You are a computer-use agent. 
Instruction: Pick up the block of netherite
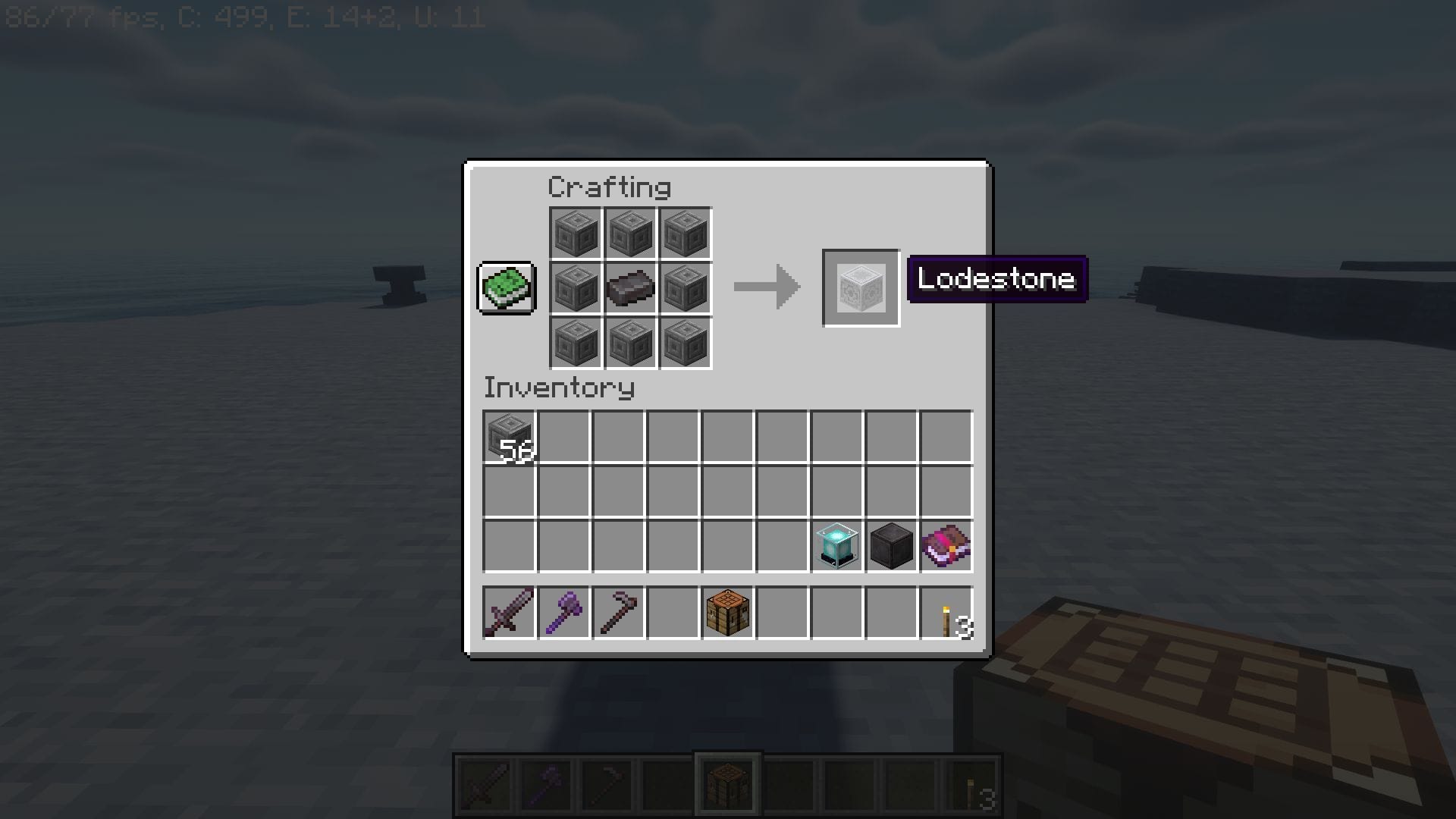coord(890,545)
